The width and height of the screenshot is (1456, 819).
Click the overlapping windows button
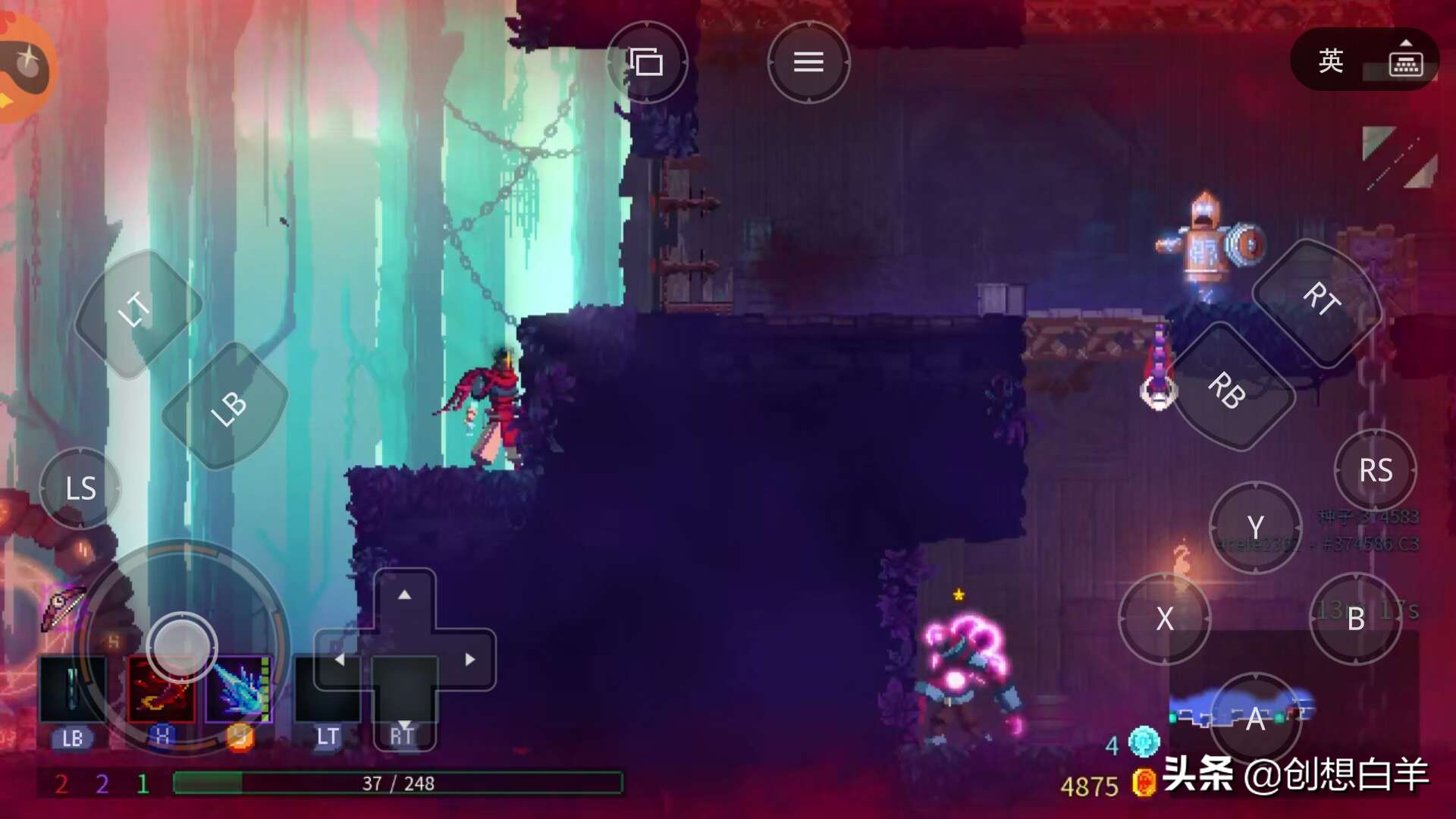[x=646, y=62]
